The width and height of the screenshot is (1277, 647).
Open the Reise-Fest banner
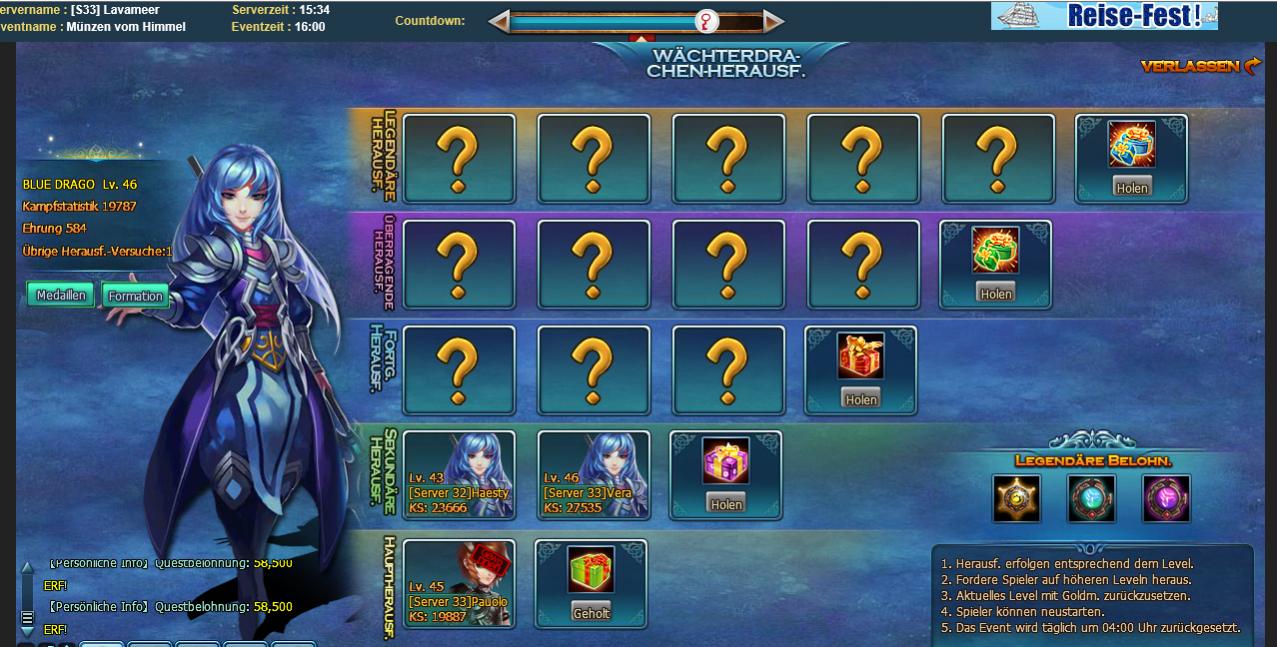coord(1104,16)
